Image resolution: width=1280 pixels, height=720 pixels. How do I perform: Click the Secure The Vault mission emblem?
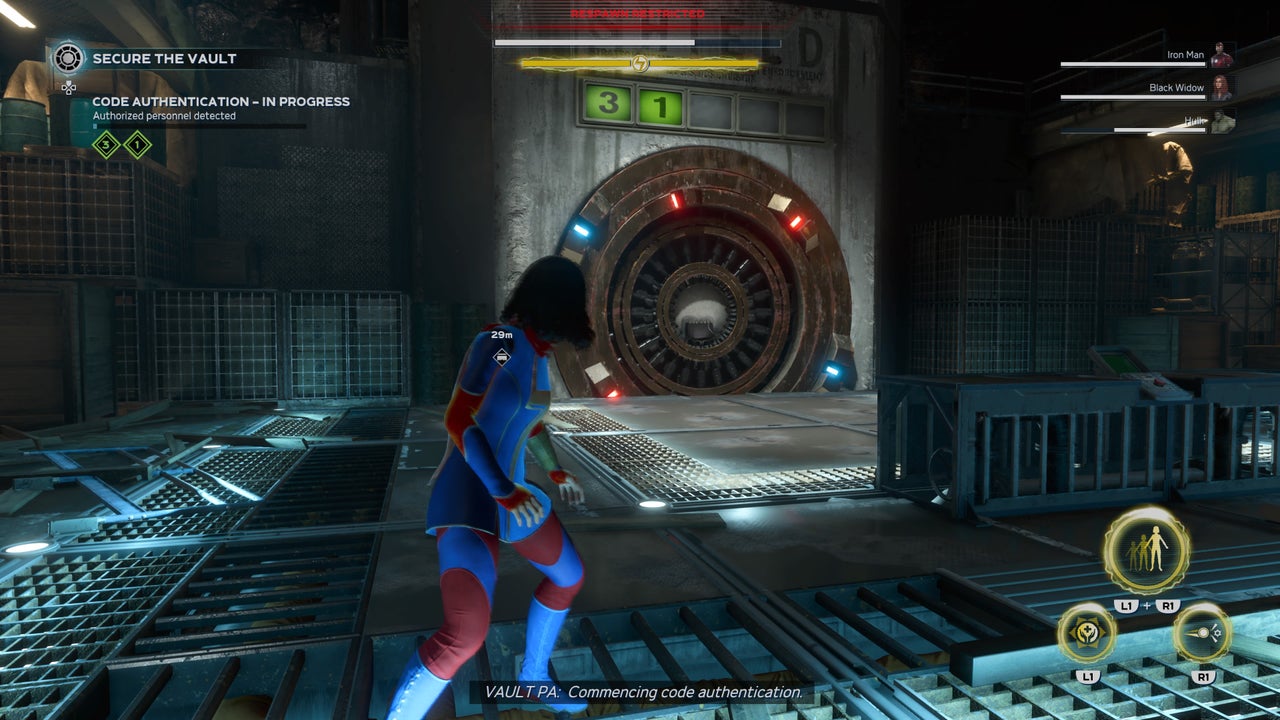[x=67, y=59]
